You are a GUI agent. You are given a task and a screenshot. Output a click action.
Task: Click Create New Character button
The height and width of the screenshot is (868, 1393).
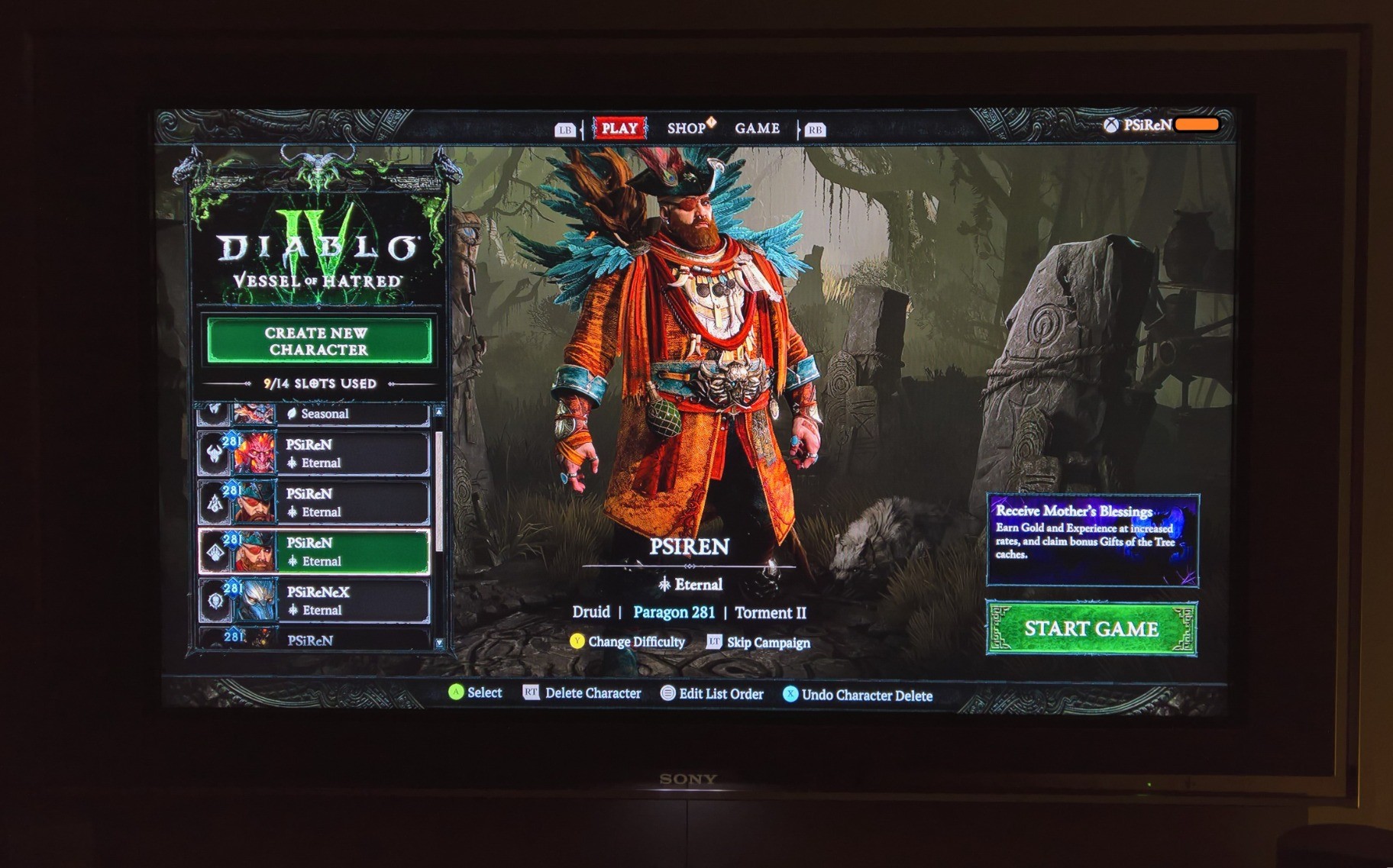(x=318, y=341)
